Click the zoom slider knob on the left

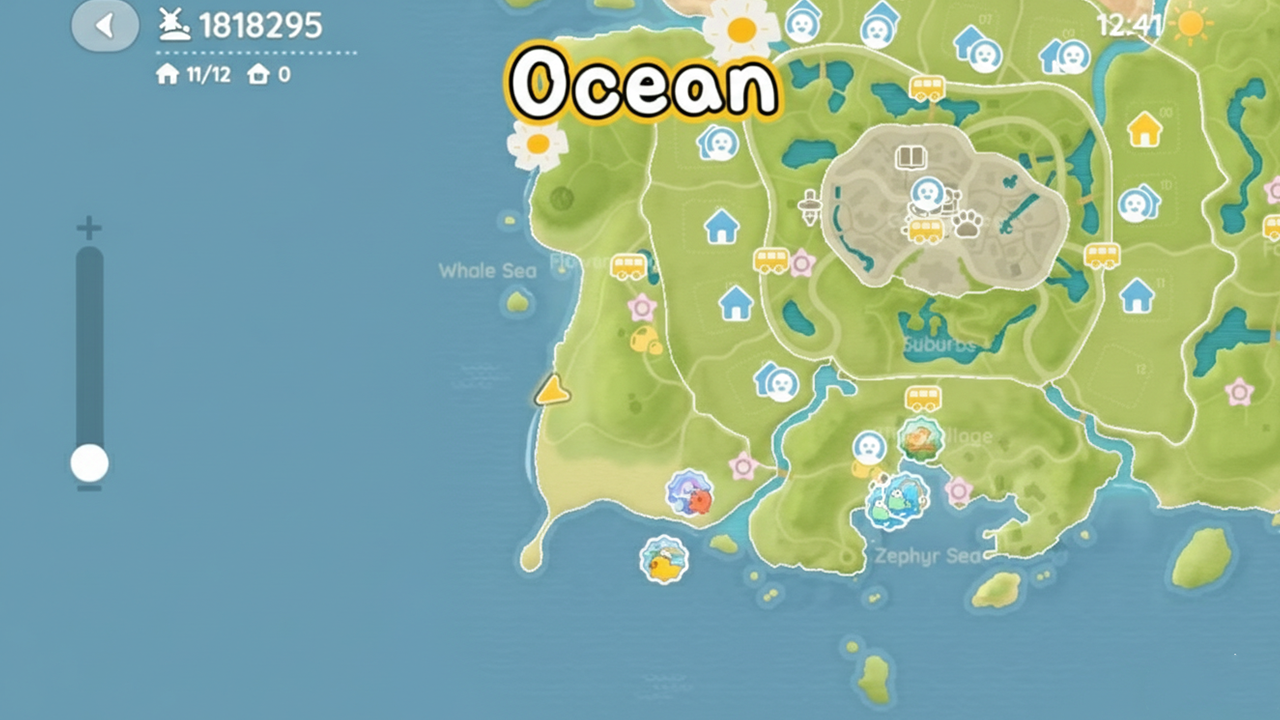88,462
